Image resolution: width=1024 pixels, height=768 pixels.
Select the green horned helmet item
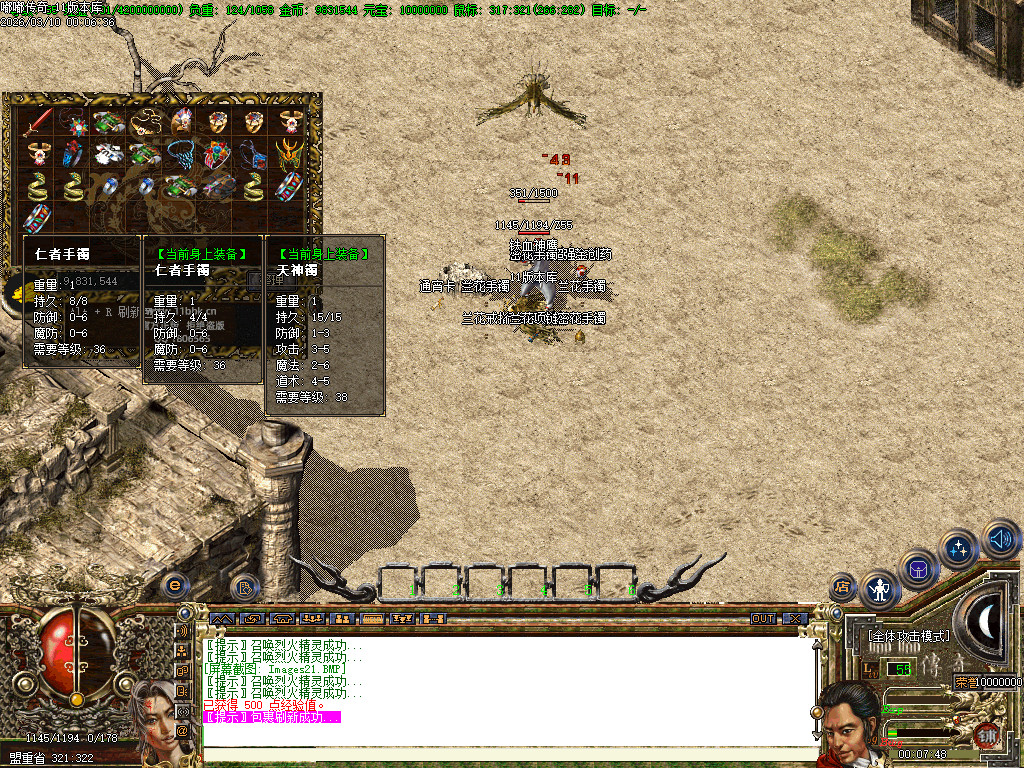click(x=291, y=155)
